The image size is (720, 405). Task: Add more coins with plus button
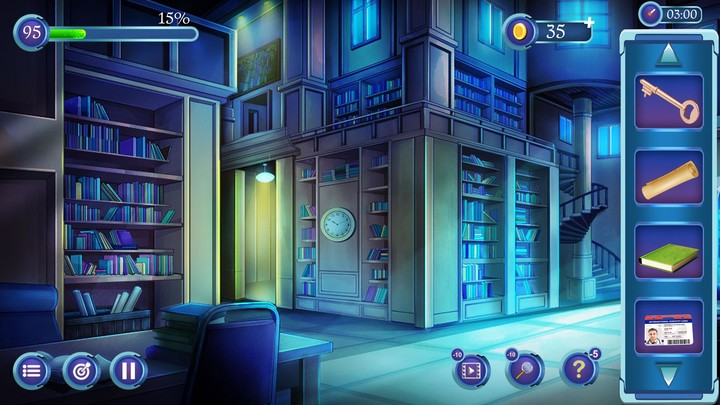point(590,21)
